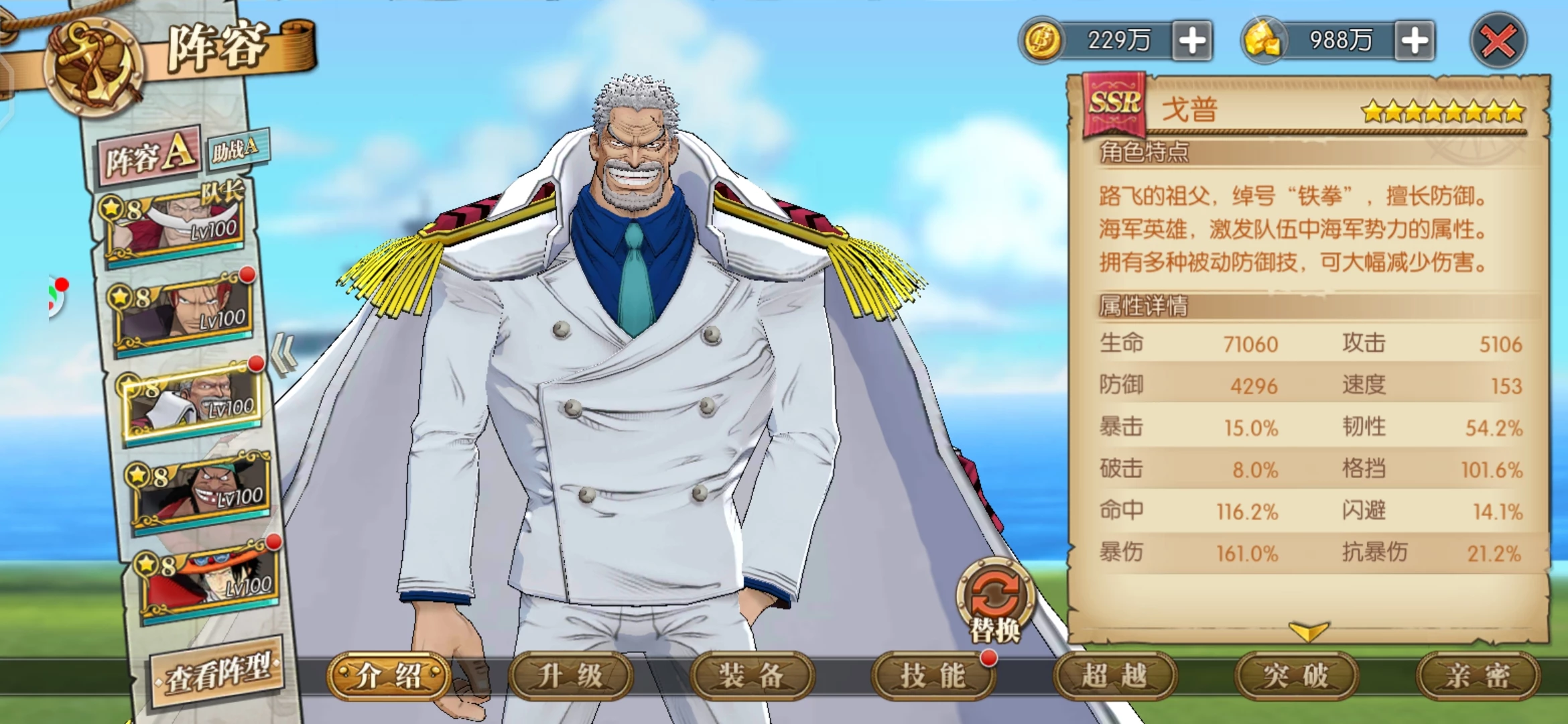Add more gold nuggets with the plus button
Viewport: 1568px width, 724px height.
(1415, 41)
